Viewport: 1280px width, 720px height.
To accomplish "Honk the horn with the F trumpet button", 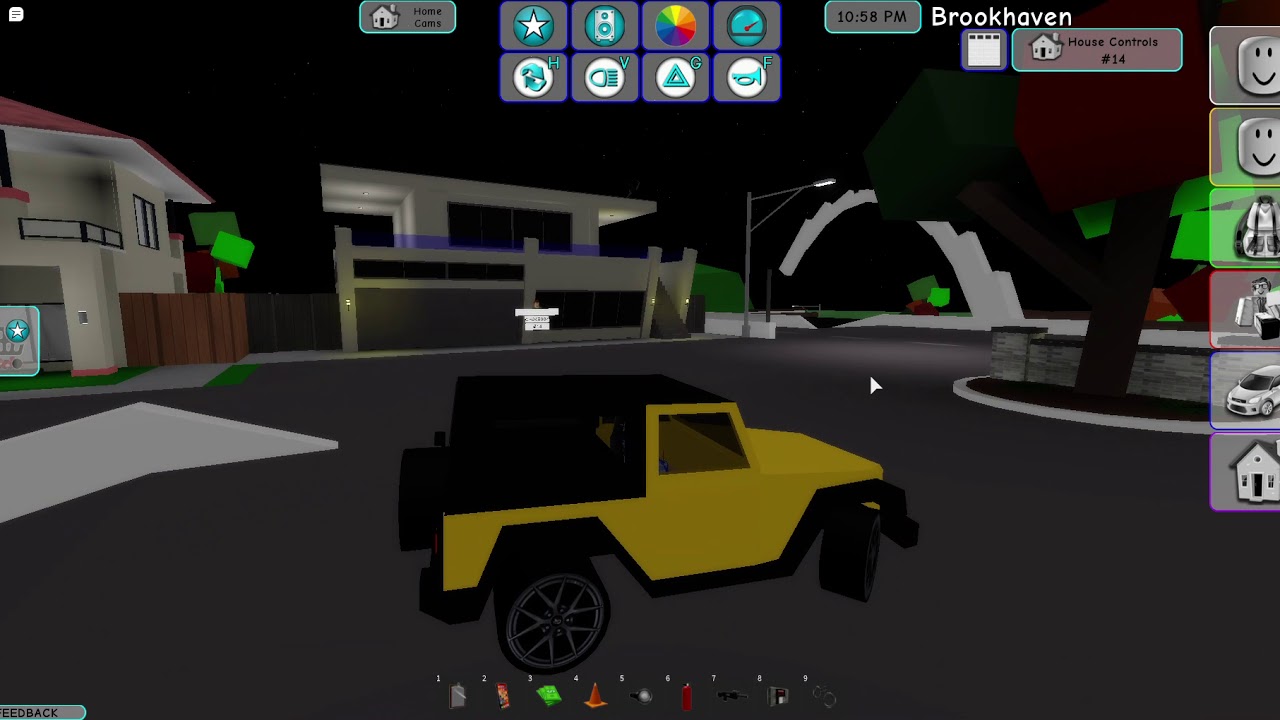I will (746, 76).
